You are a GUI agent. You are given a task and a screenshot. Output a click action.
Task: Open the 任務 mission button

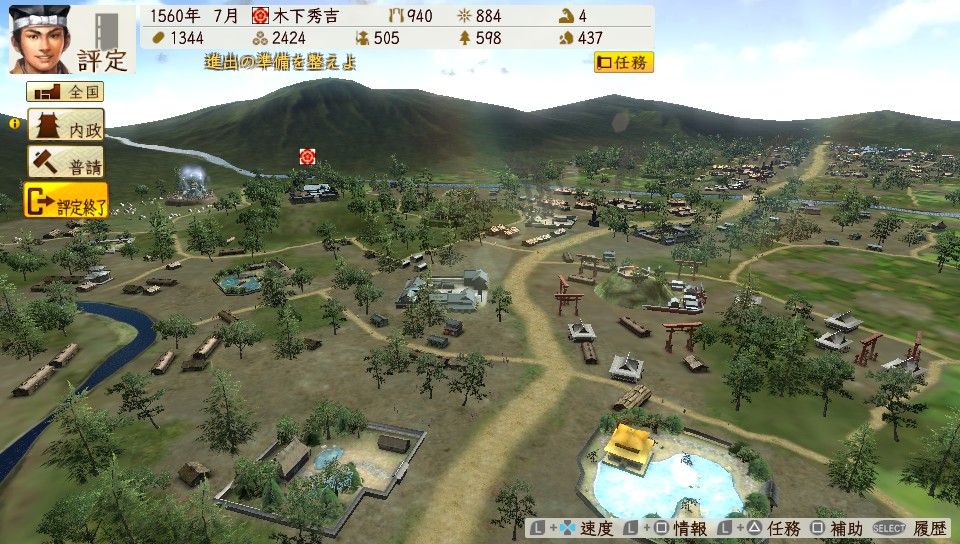coord(623,62)
